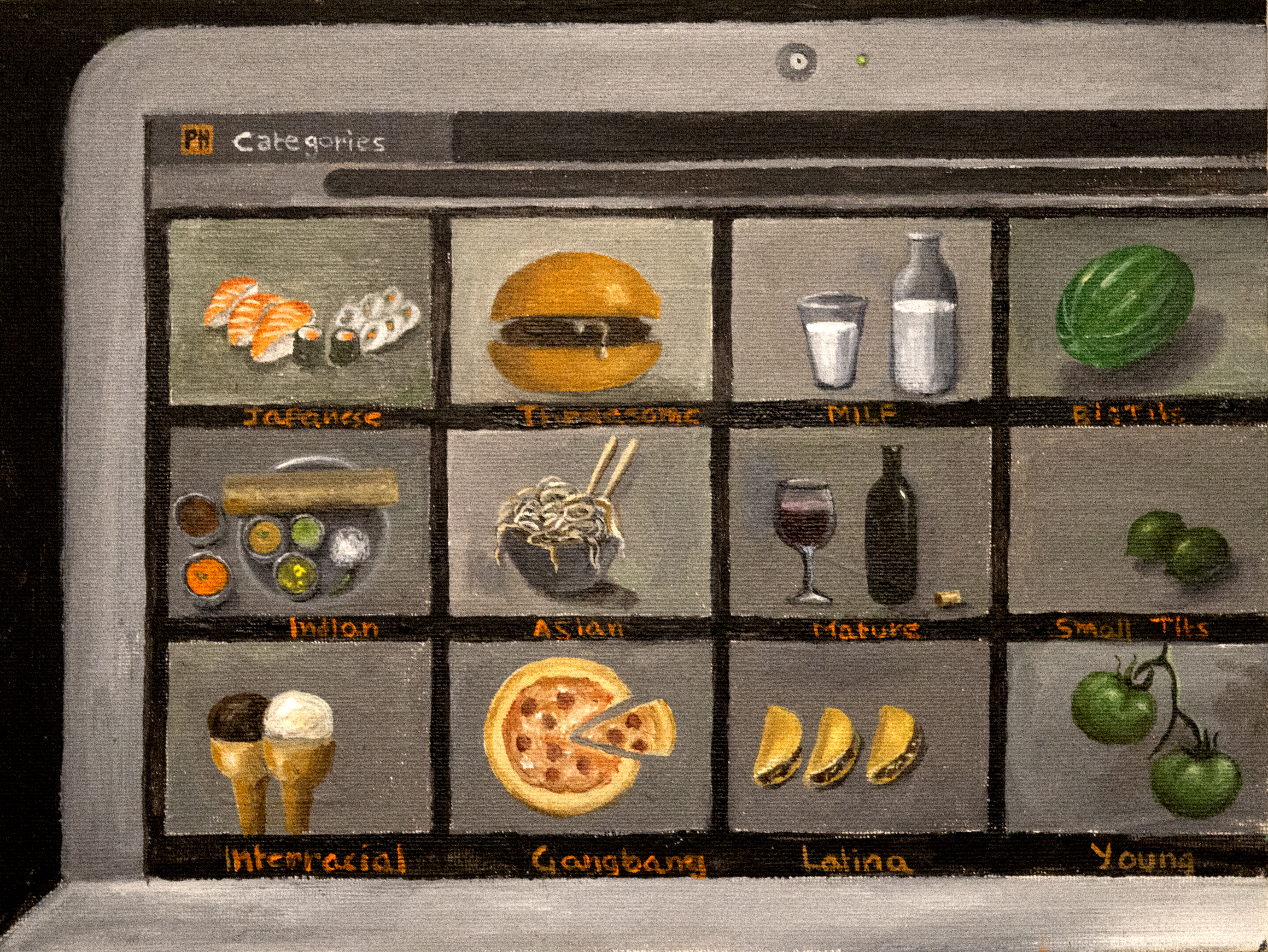Follow the Indian category label link

click(x=334, y=629)
